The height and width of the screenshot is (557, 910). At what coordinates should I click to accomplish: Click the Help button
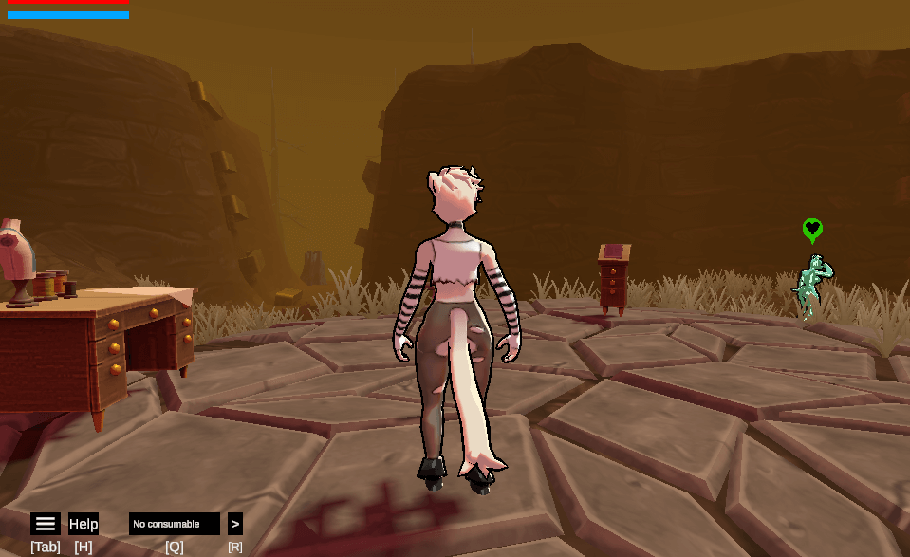pos(83,523)
